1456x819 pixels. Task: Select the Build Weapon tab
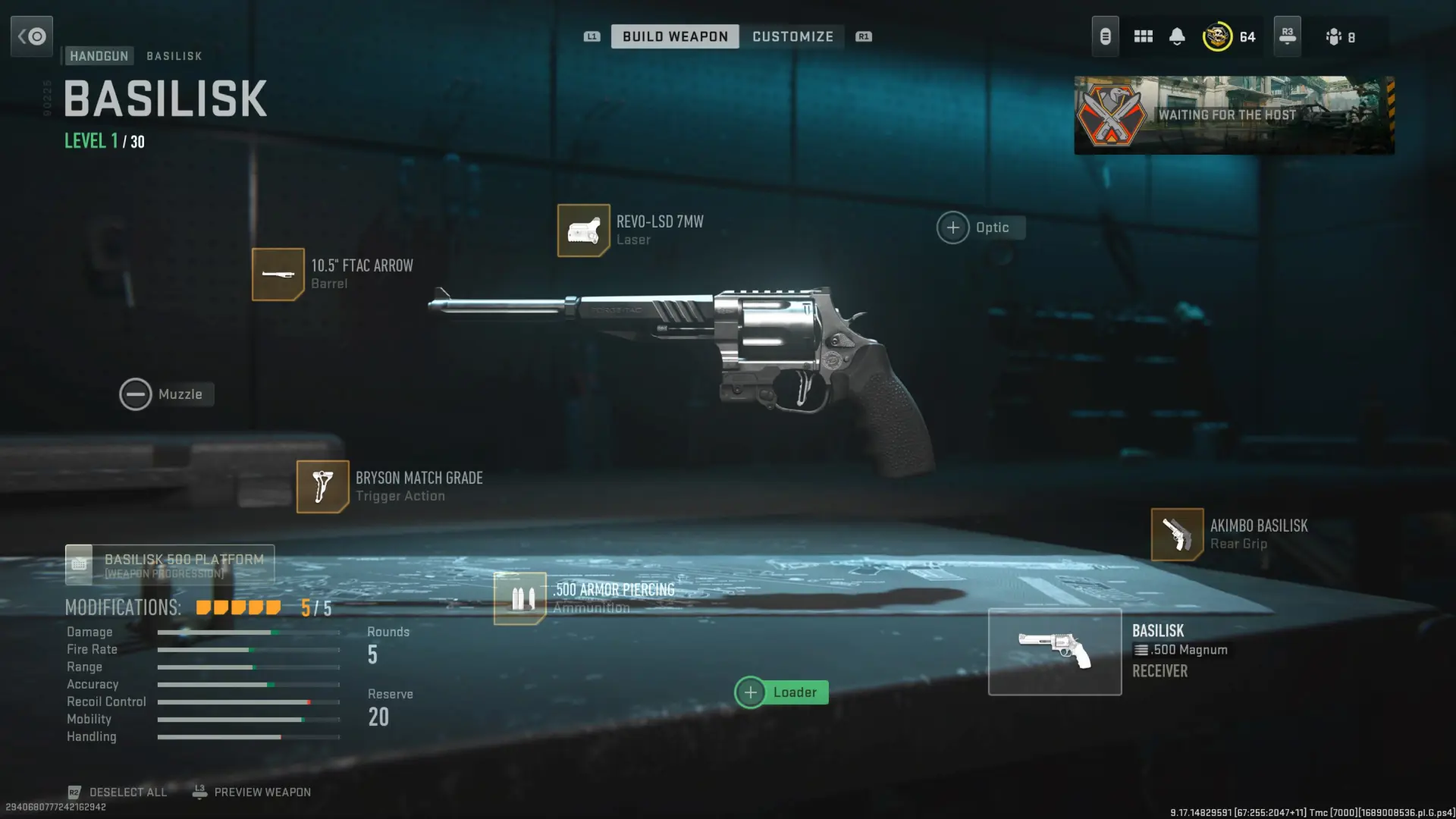674,36
